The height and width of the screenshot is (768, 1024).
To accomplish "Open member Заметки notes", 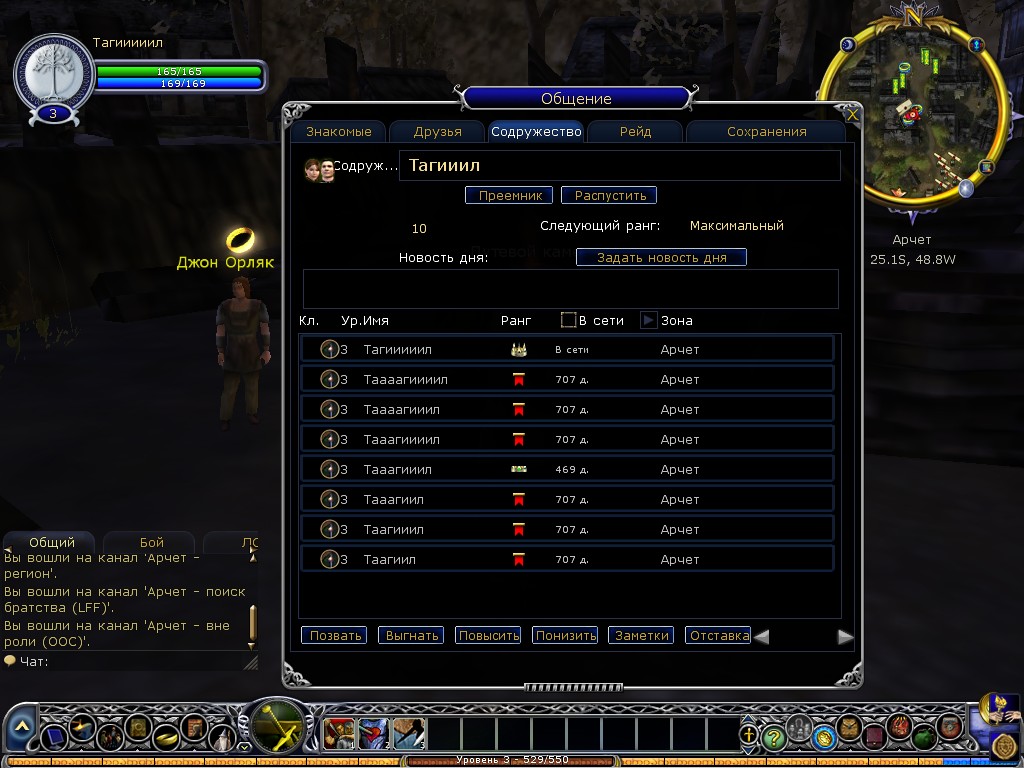I will click(x=641, y=636).
